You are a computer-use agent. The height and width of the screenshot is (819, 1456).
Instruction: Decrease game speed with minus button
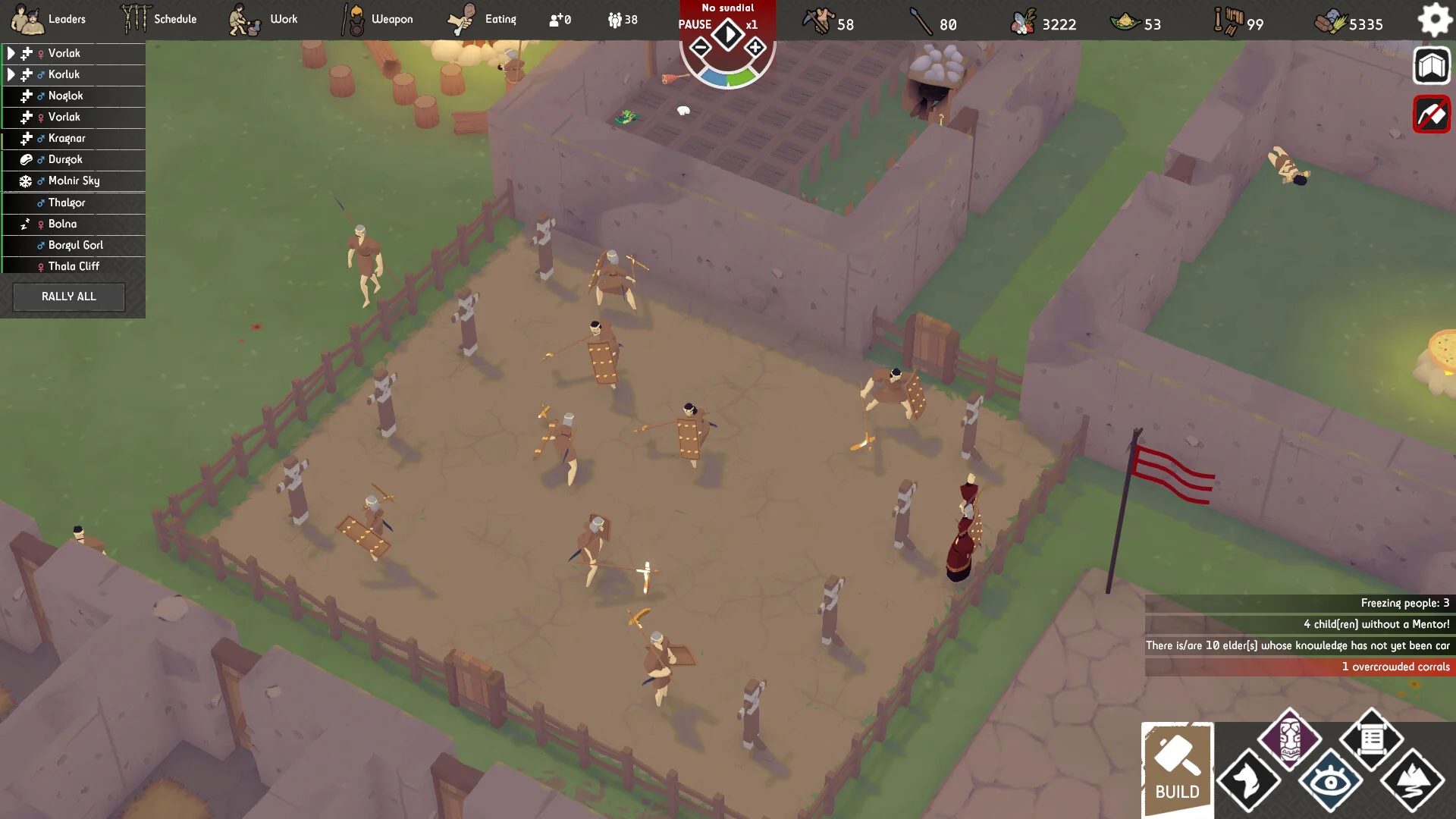(x=701, y=49)
